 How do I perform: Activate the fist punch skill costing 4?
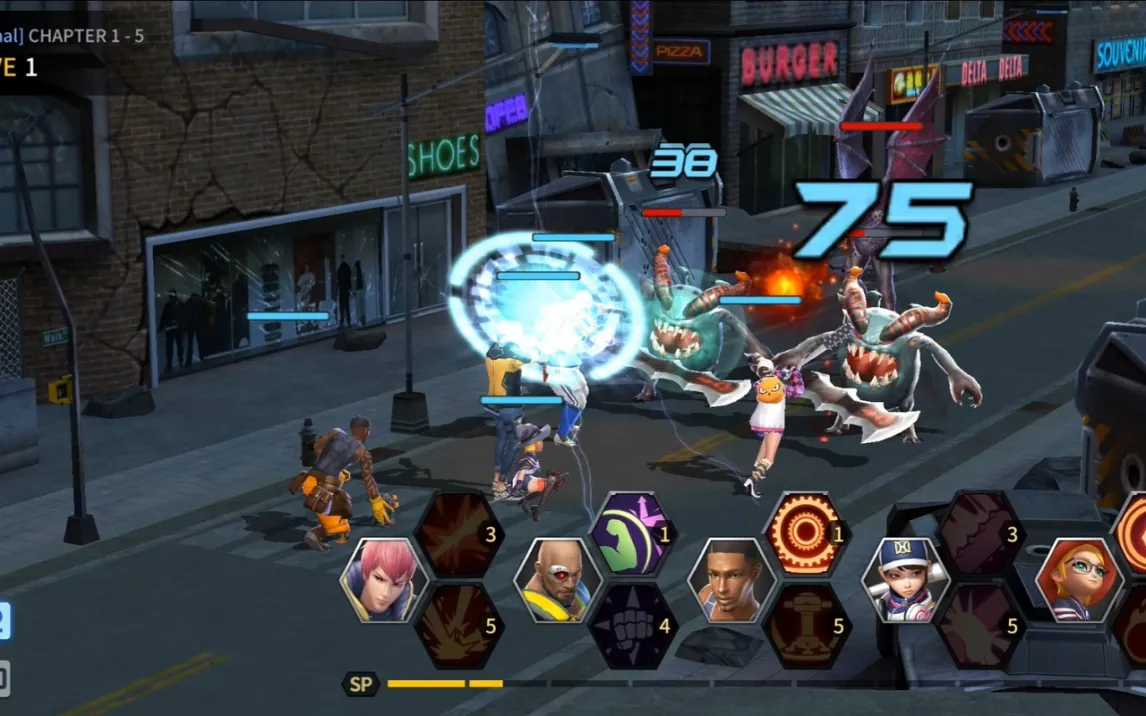[633, 627]
